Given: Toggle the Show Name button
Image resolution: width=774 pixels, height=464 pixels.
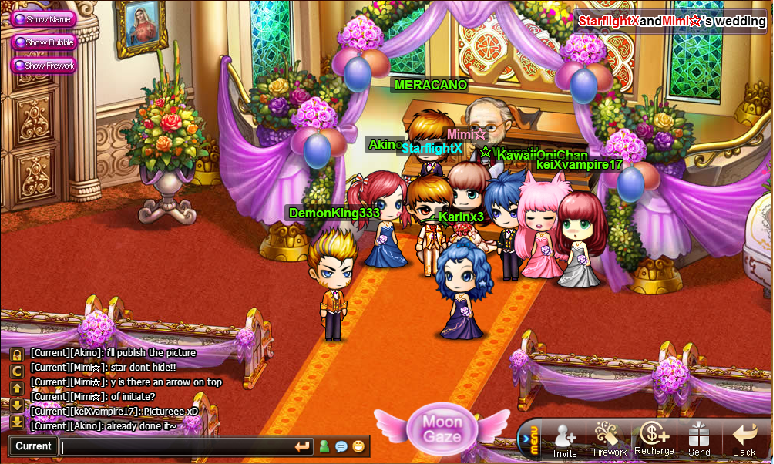Looking at the screenshot, I should pos(43,18).
